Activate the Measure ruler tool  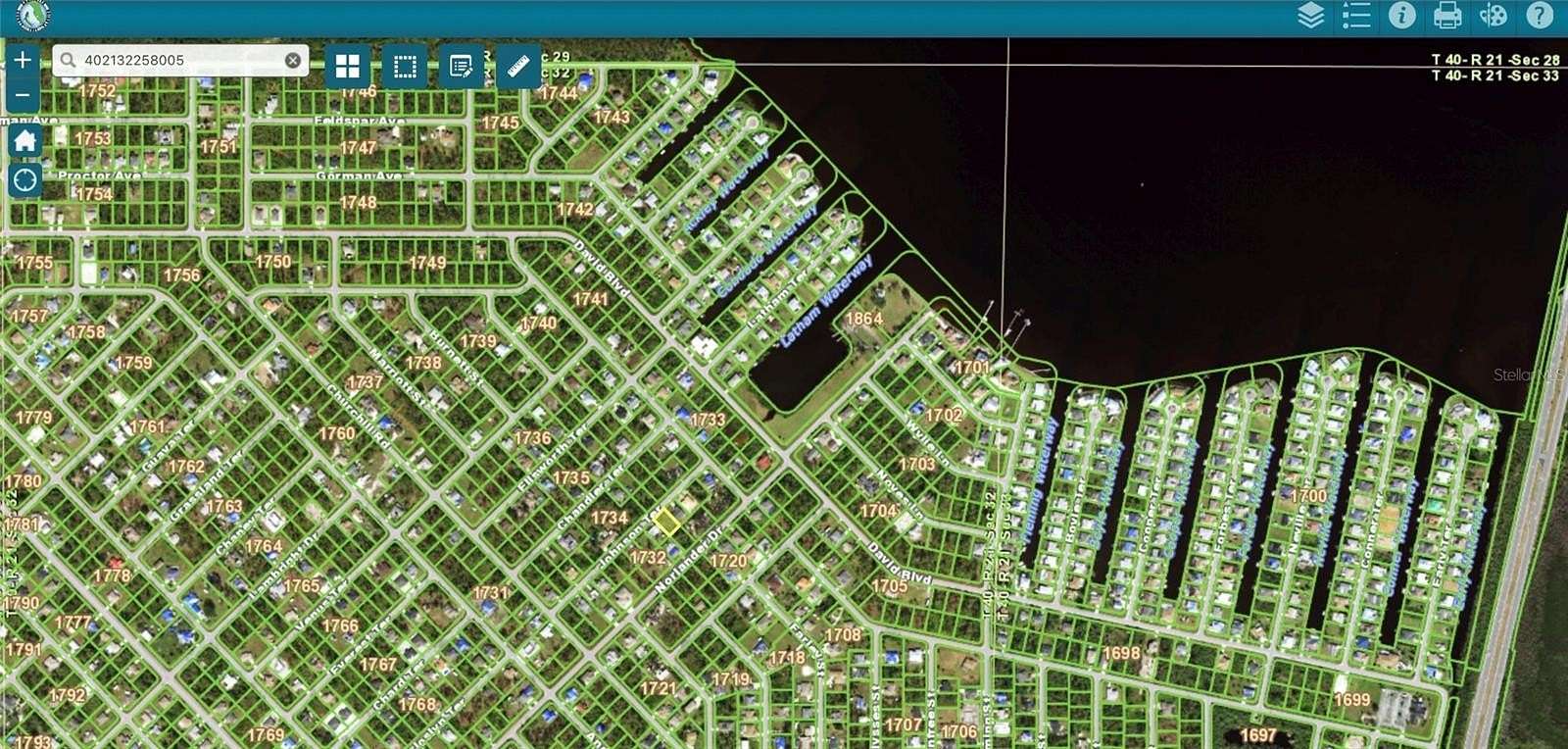click(x=517, y=68)
